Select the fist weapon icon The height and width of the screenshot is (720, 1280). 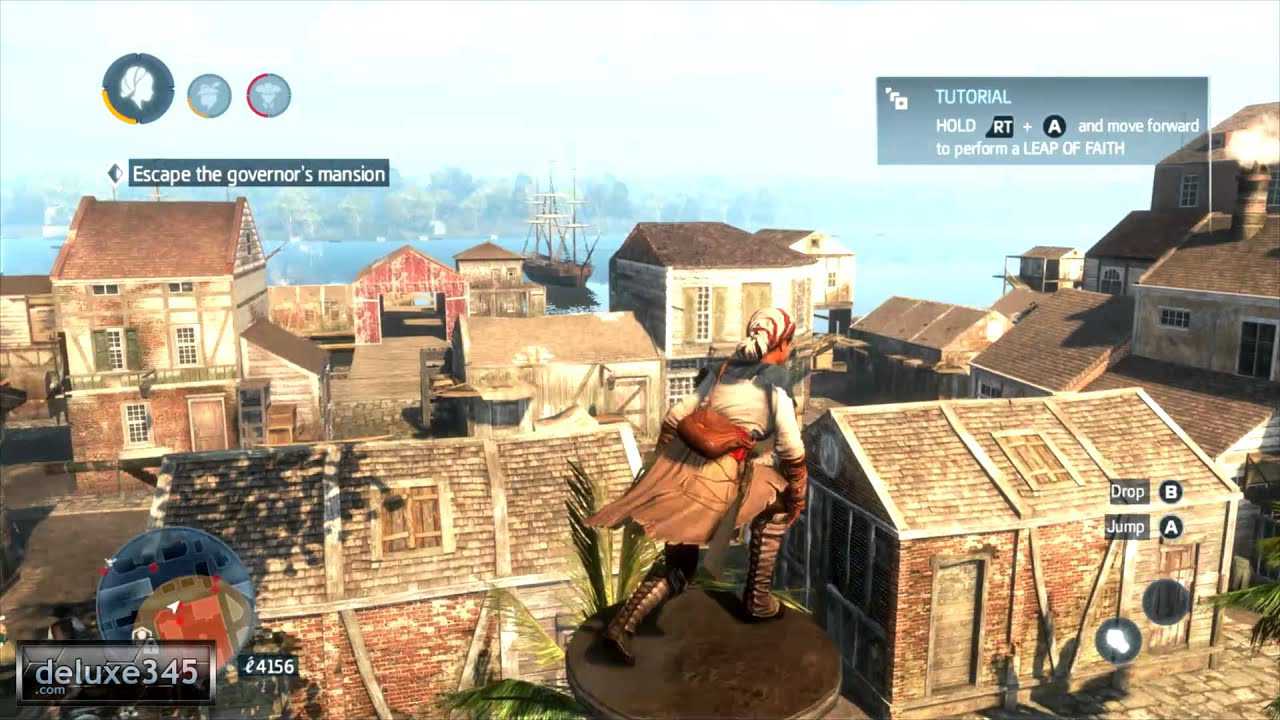coord(1118,640)
